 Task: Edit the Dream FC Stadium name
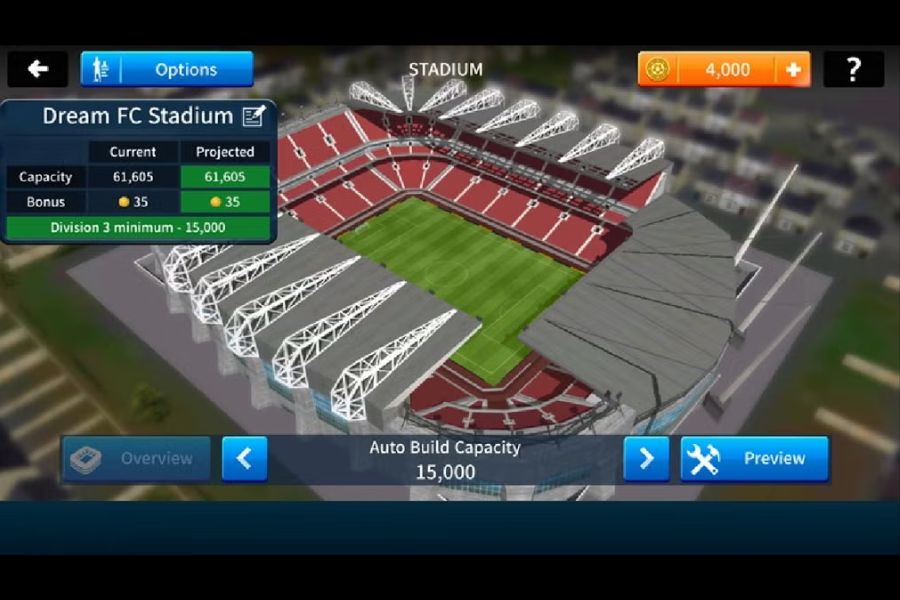[x=254, y=116]
